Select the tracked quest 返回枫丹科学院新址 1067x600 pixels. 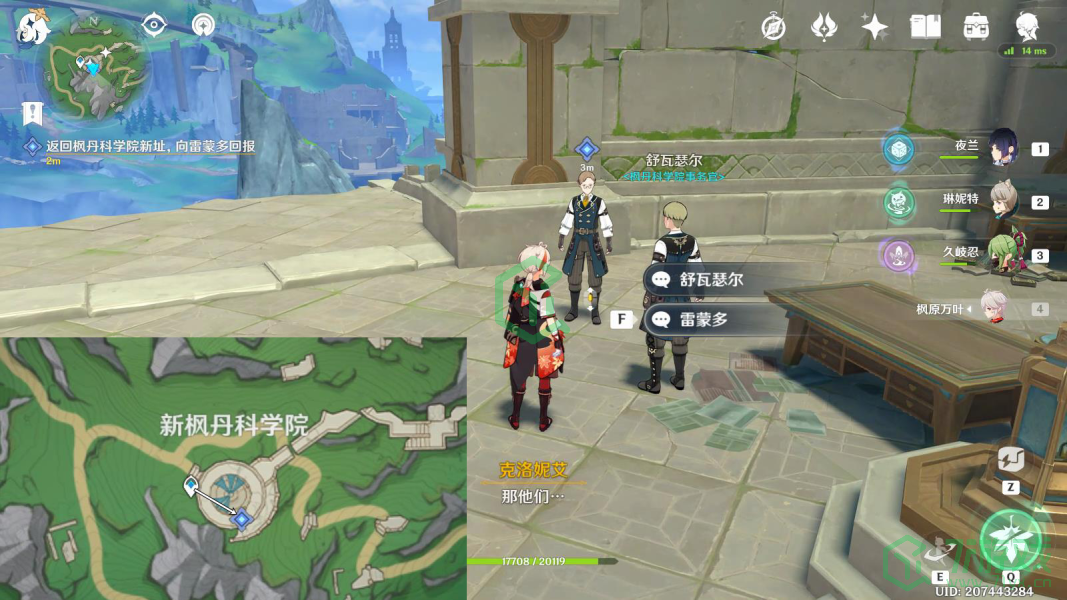[x=150, y=146]
